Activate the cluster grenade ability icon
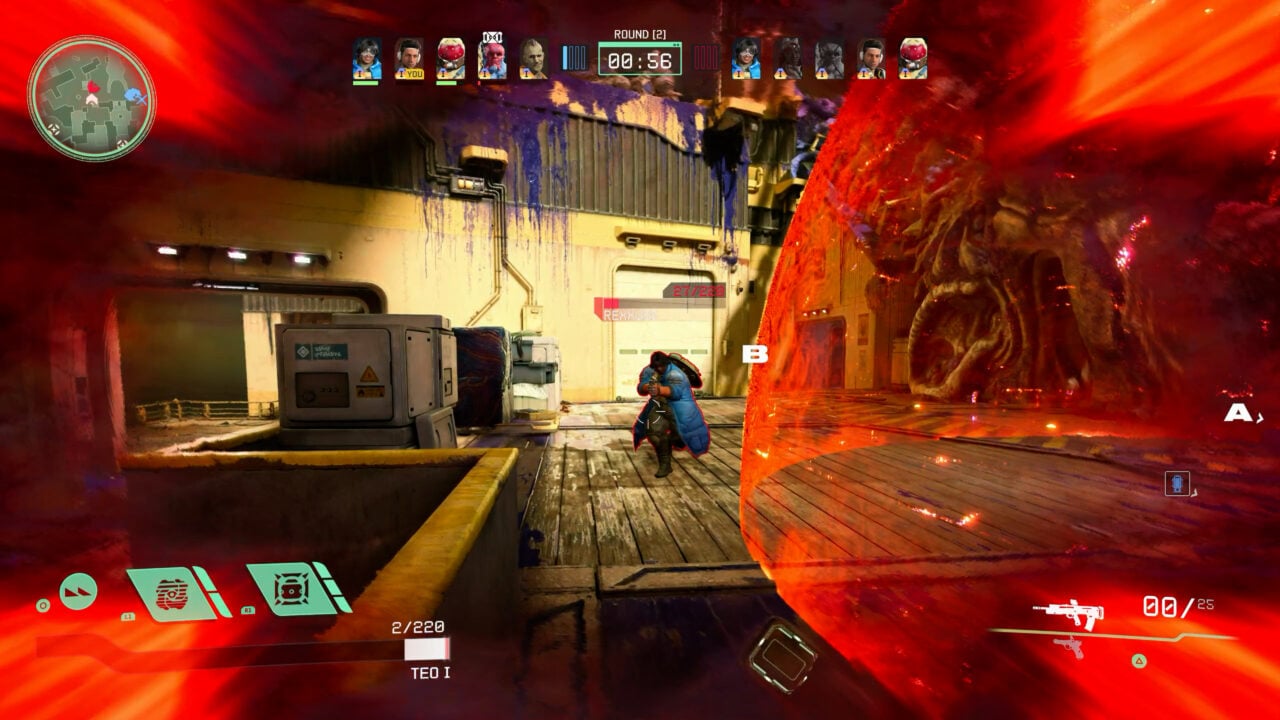 point(290,588)
